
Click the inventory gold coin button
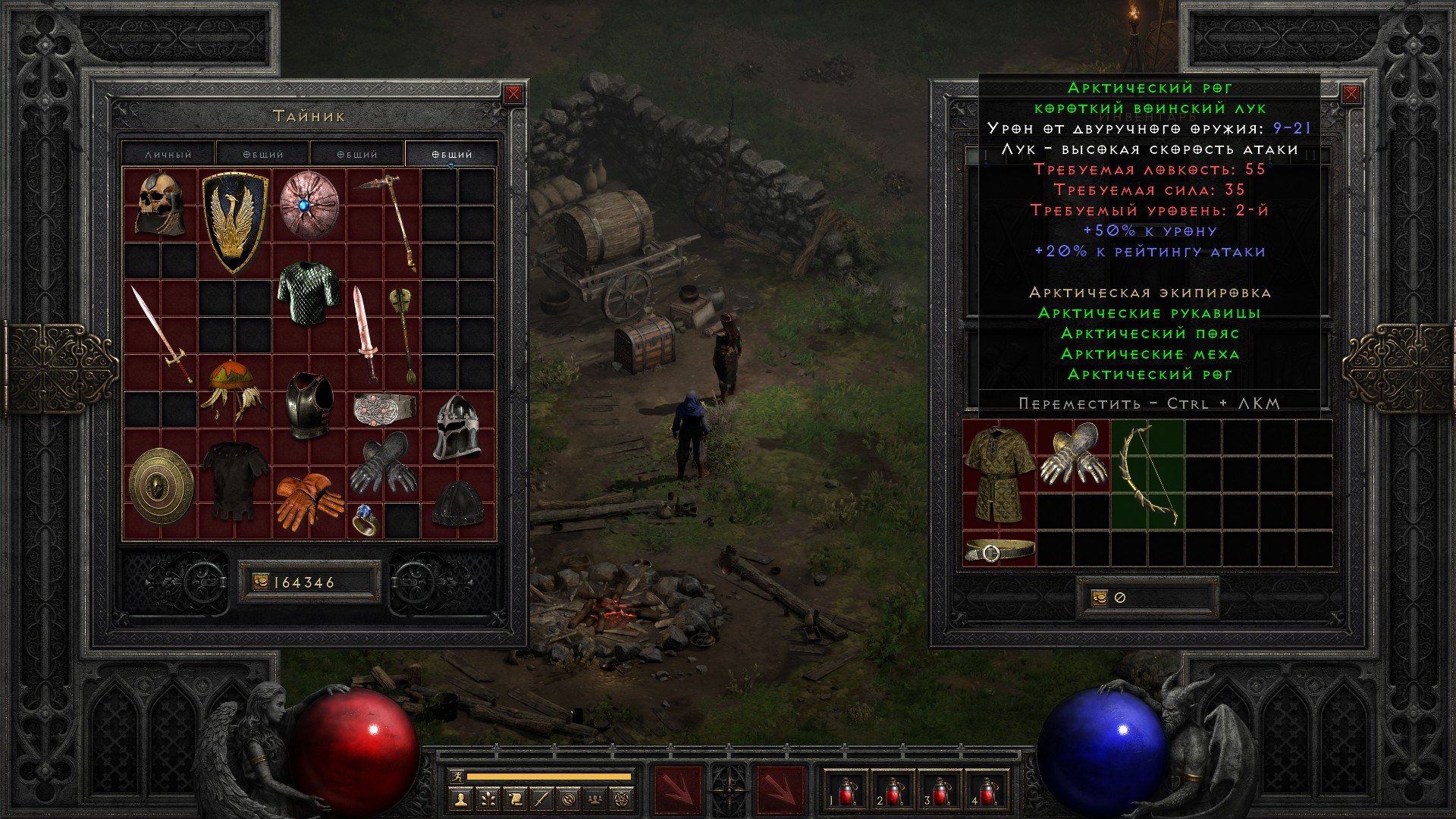pyautogui.click(x=1100, y=598)
